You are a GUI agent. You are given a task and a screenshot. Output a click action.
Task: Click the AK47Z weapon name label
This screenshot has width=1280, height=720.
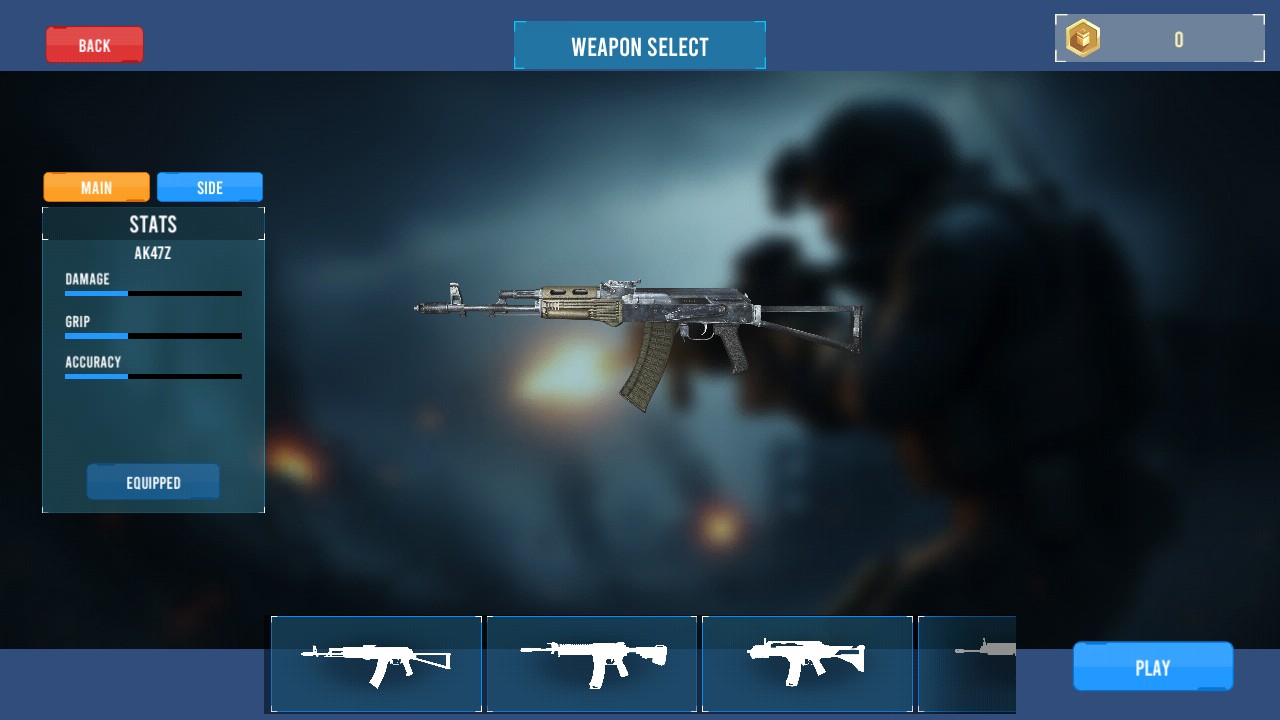click(x=152, y=253)
